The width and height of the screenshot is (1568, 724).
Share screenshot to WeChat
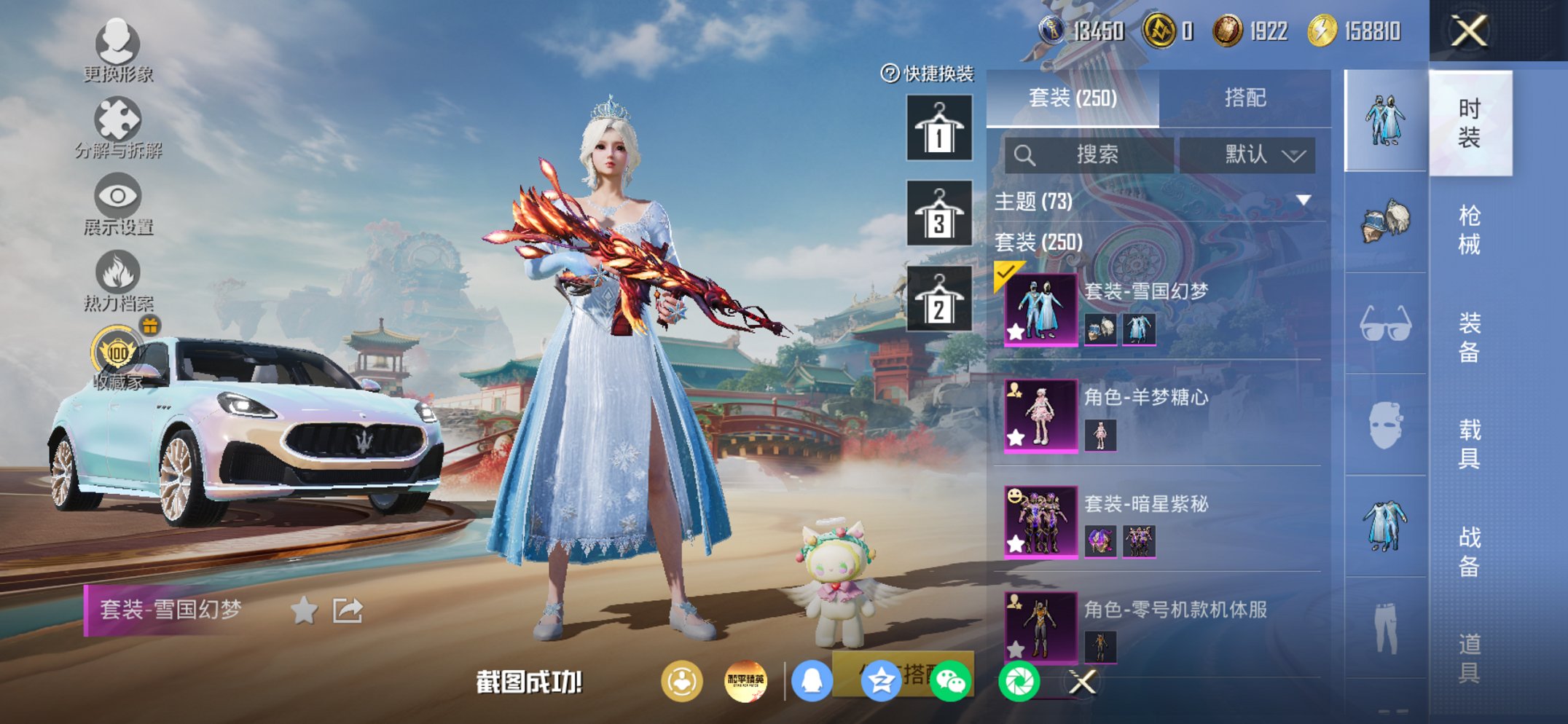point(950,682)
